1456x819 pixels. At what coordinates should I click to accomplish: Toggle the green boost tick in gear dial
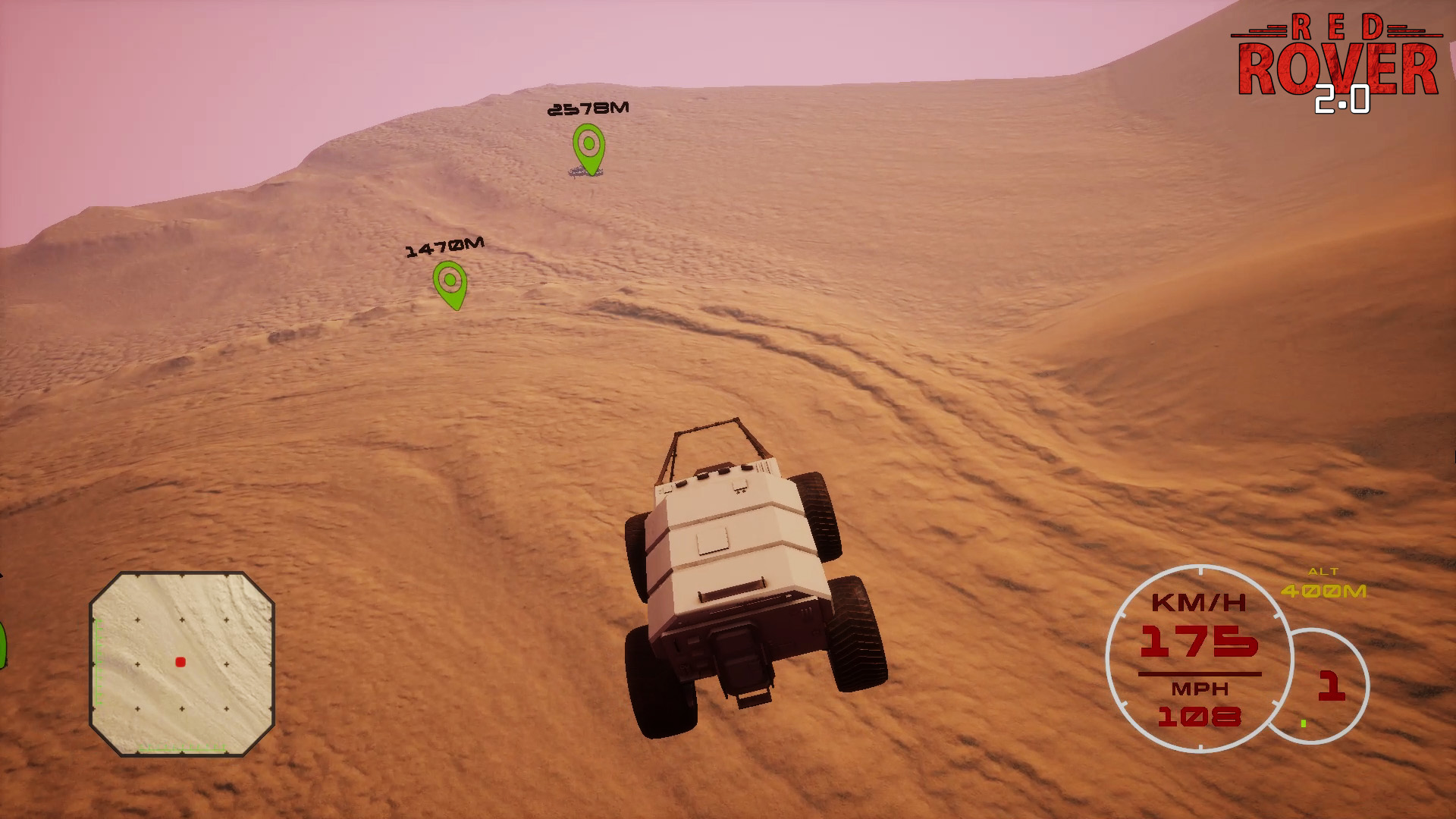pos(1303,721)
